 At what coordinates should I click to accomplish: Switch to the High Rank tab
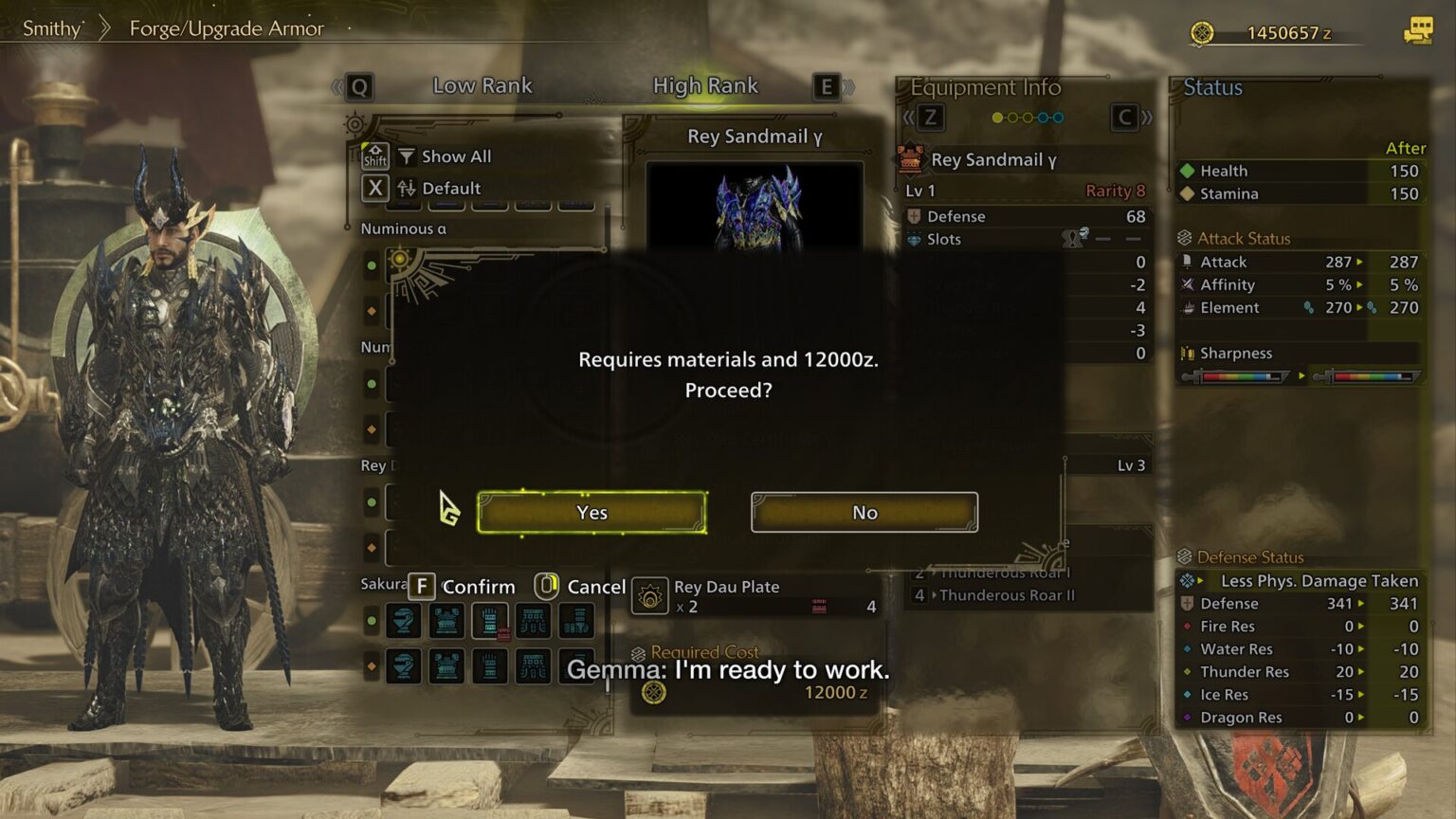705,85
